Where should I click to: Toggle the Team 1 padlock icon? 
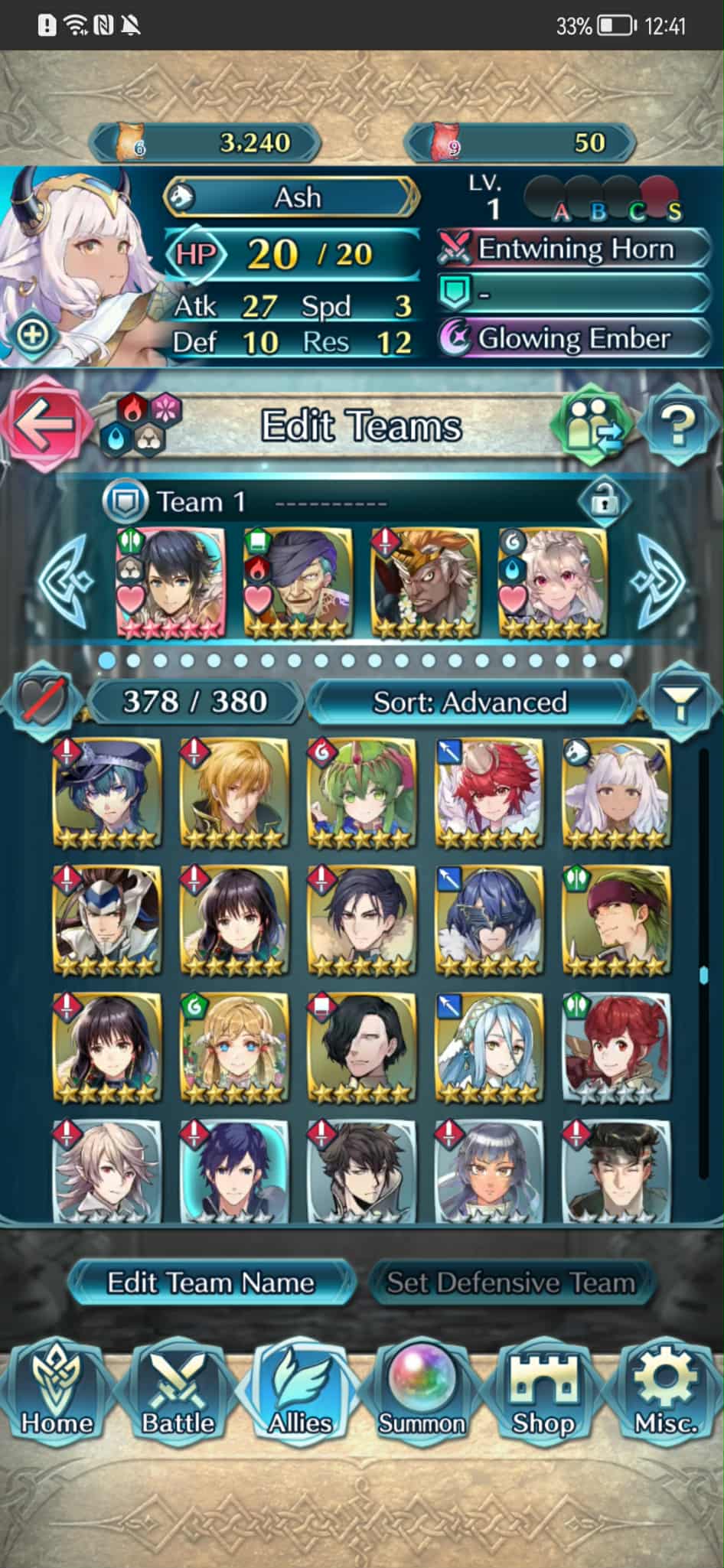click(604, 502)
